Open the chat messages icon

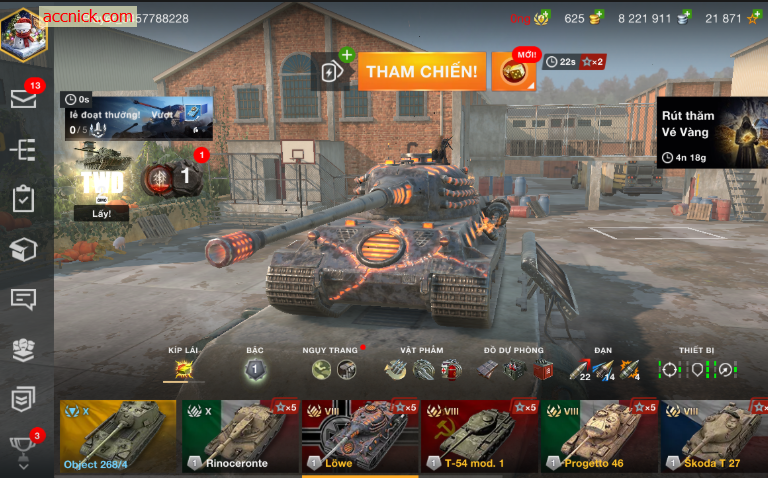coord(23,299)
